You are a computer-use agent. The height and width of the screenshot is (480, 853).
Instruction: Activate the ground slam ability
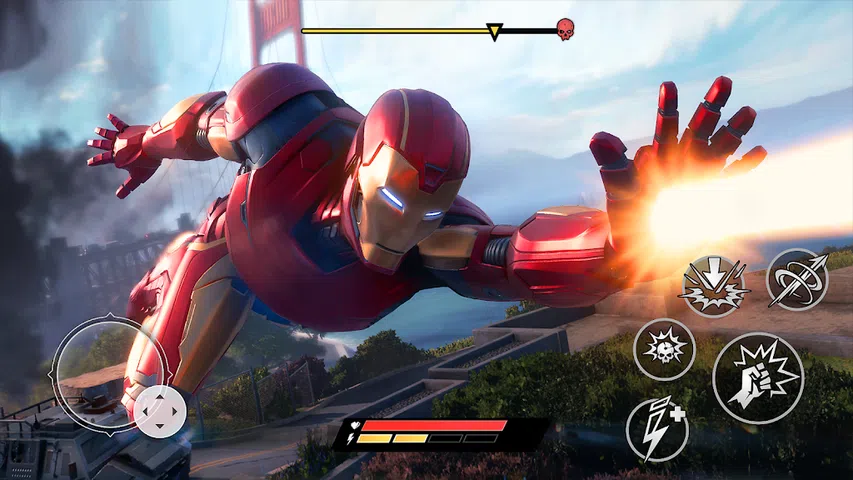(714, 286)
